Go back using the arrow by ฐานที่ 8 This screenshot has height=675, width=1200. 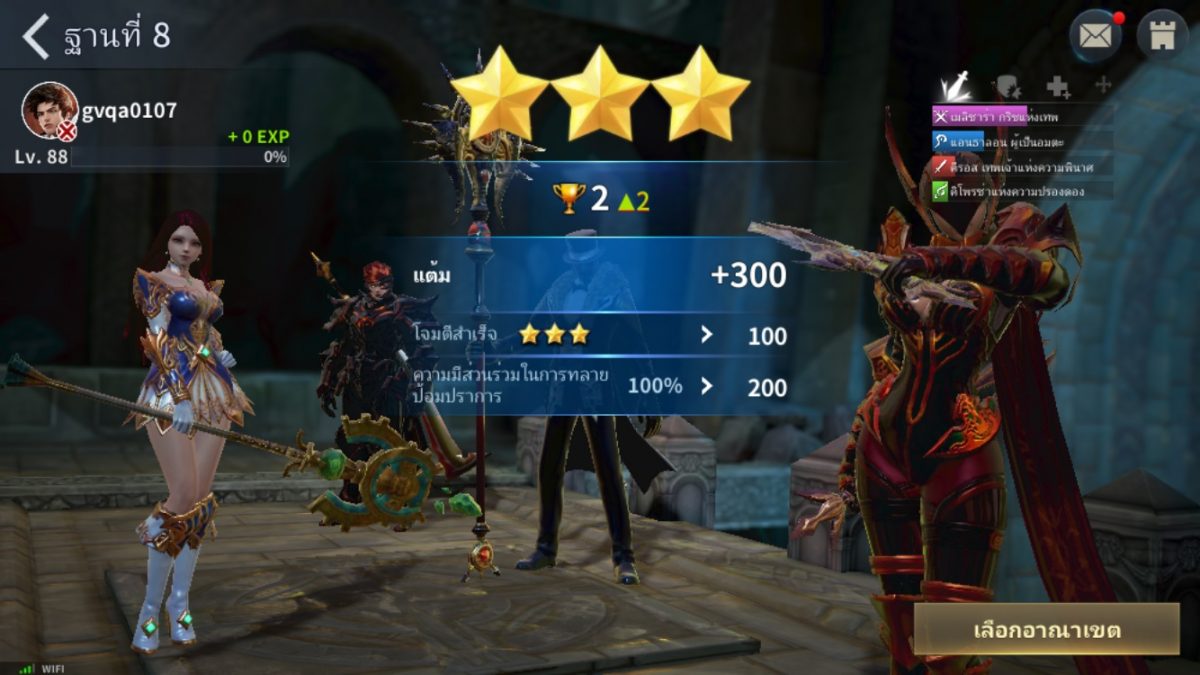[x=36, y=37]
